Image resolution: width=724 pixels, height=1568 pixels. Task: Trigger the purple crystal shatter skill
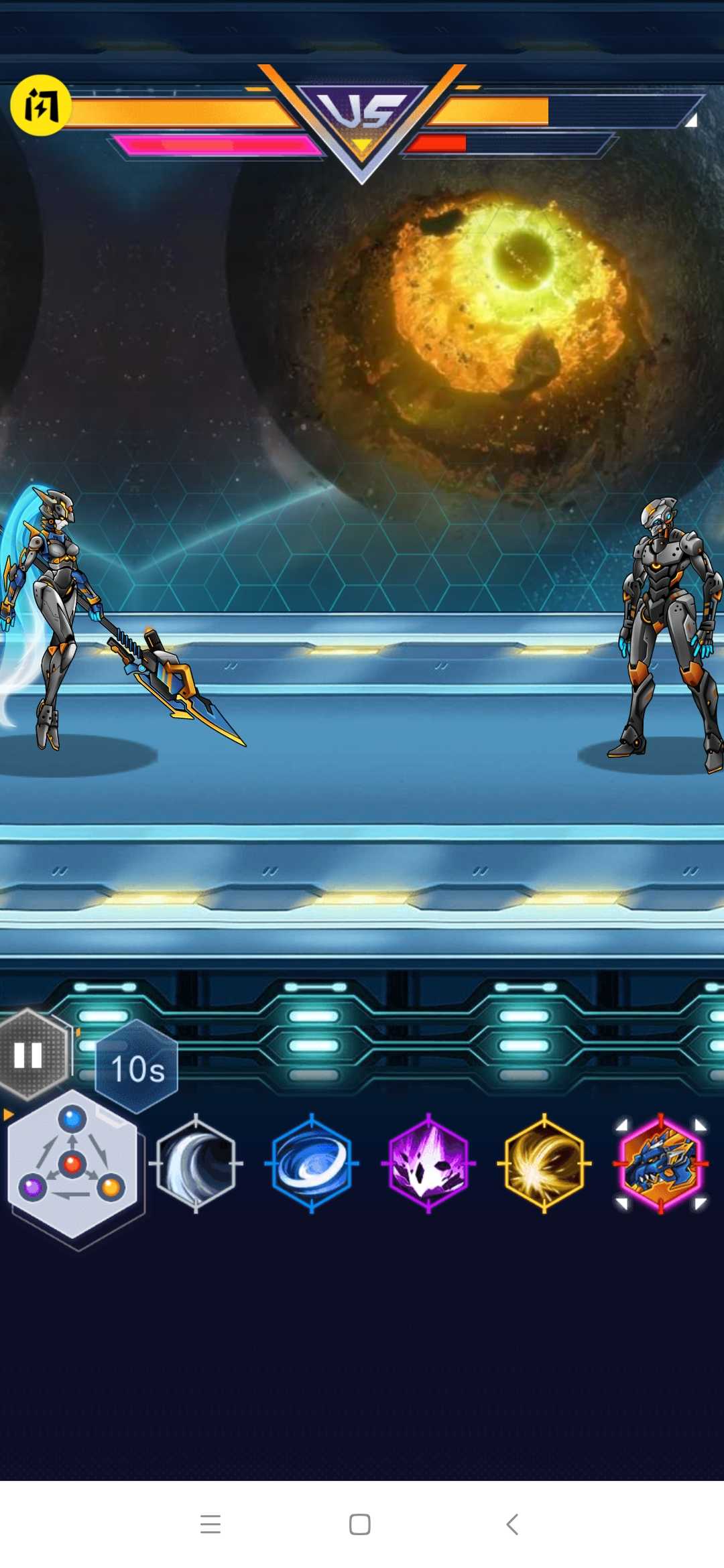[x=428, y=1163]
